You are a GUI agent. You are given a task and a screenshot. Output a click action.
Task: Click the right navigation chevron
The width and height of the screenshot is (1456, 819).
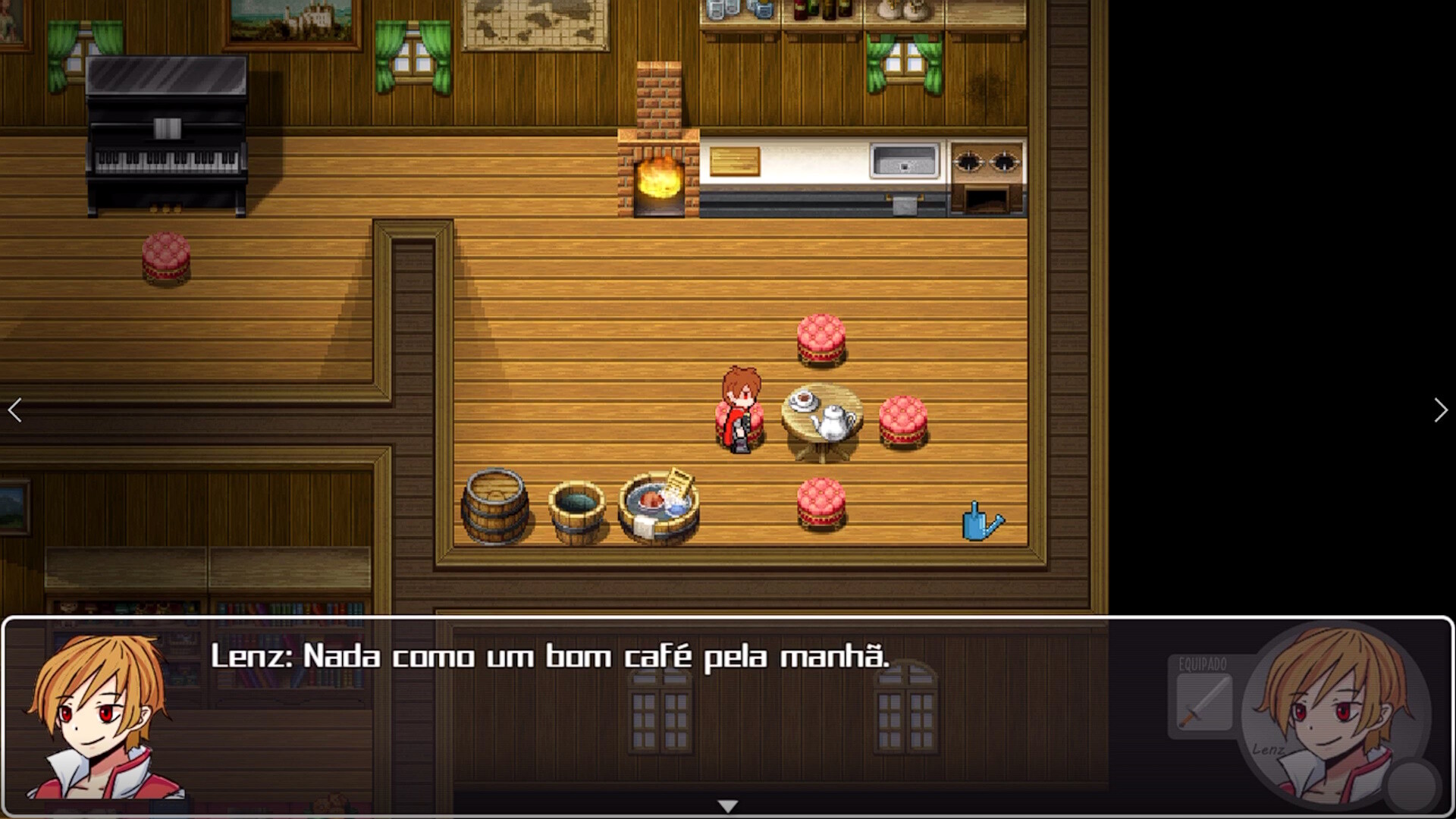tap(1440, 409)
